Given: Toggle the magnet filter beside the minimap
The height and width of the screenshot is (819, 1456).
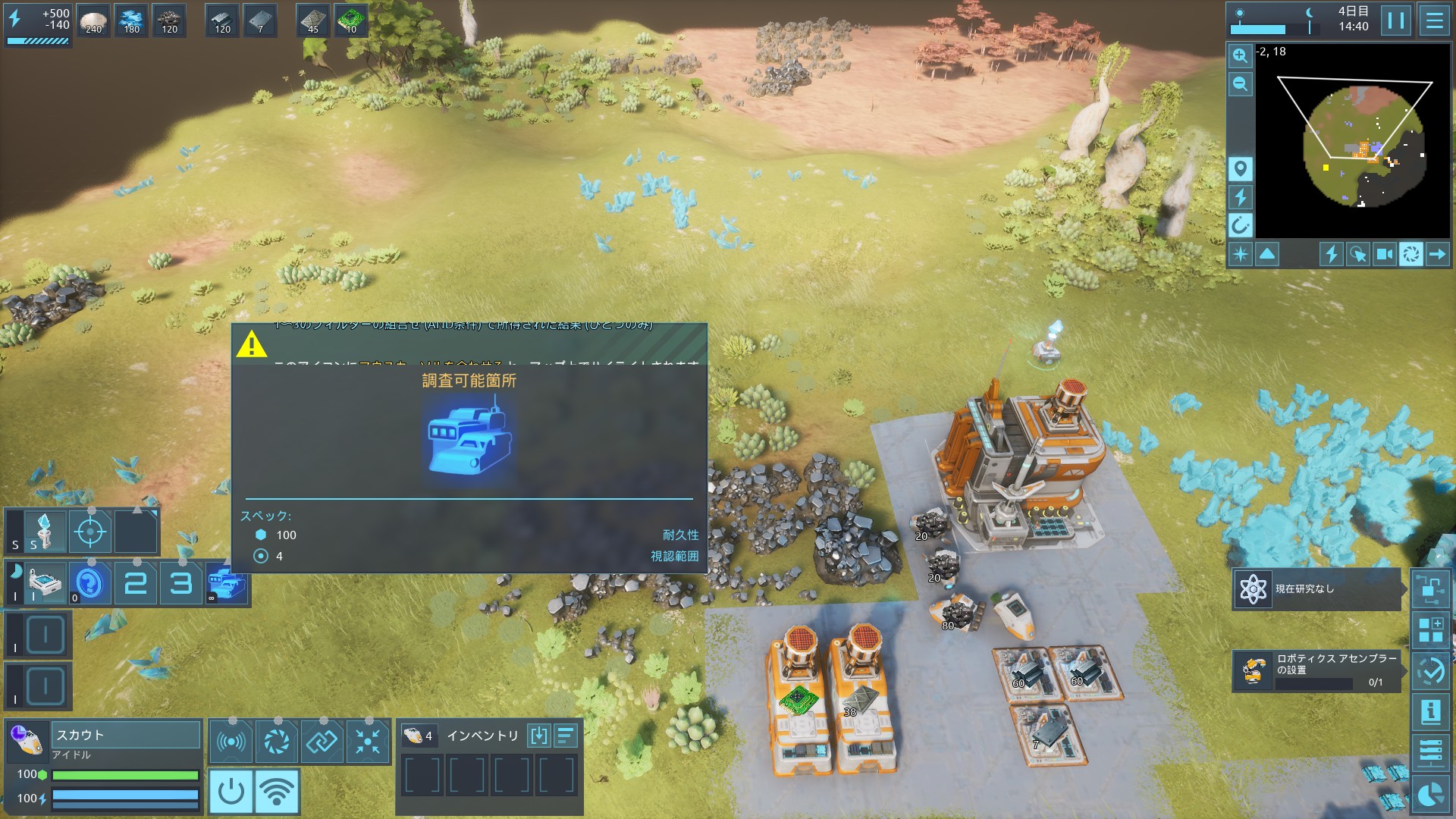Looking at the screenshot, I should [1240, 225].
